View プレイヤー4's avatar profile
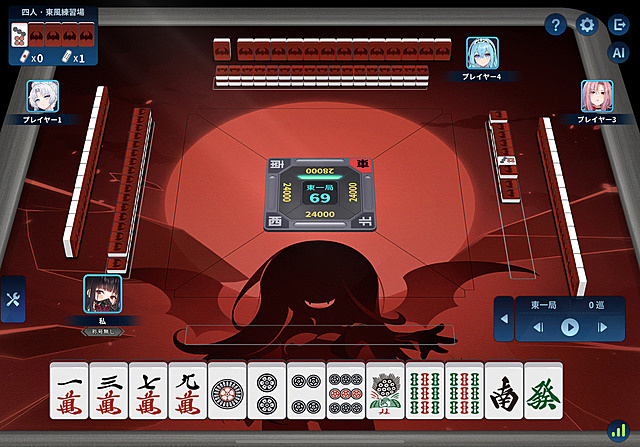The width and height of the screenshot is (640, 447). (482, 53)
